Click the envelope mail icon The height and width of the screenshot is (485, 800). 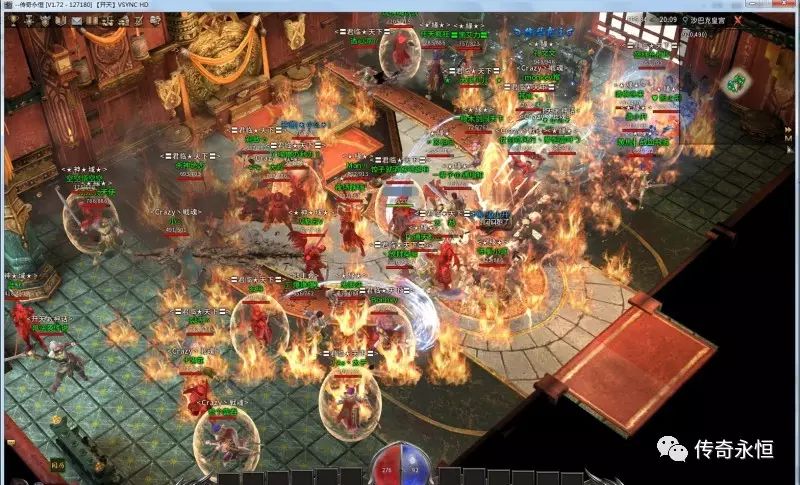point(77,21)
